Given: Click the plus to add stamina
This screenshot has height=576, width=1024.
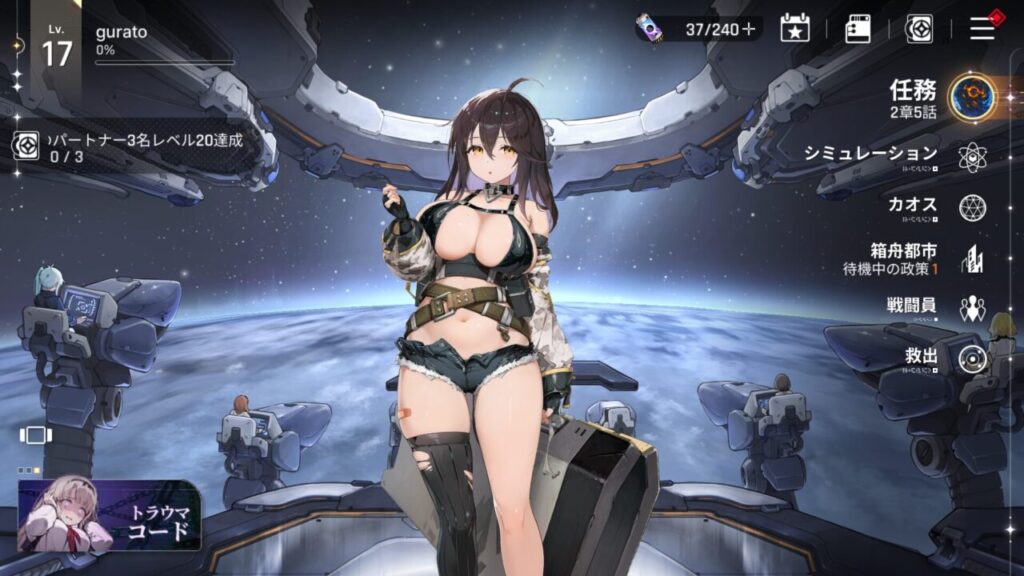Looking at the screenshot, I should pos(749,29).
